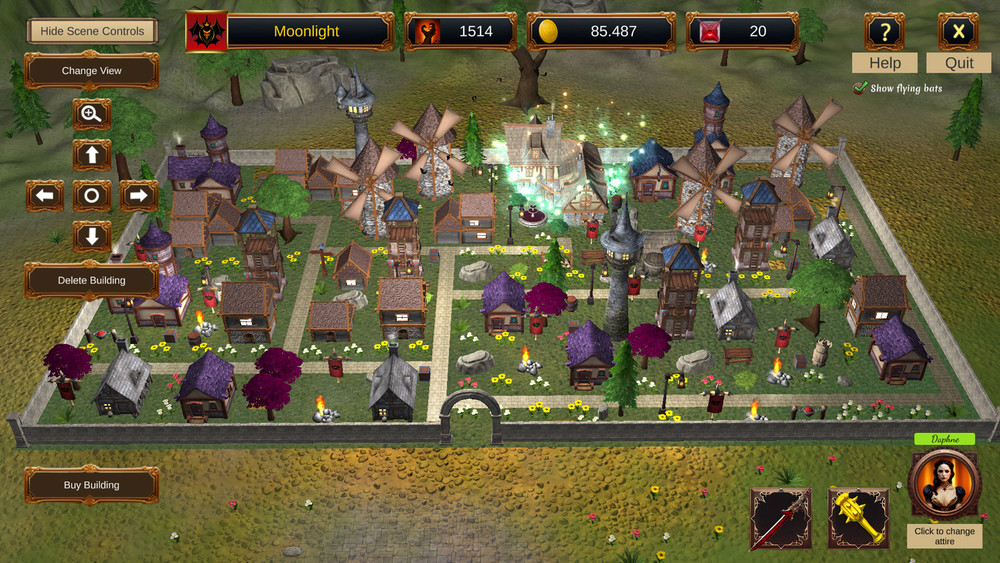Toggle the Show flying bats checkbox
The width and height of the screenshot is (1000, 563).
[x=860, y=88]
